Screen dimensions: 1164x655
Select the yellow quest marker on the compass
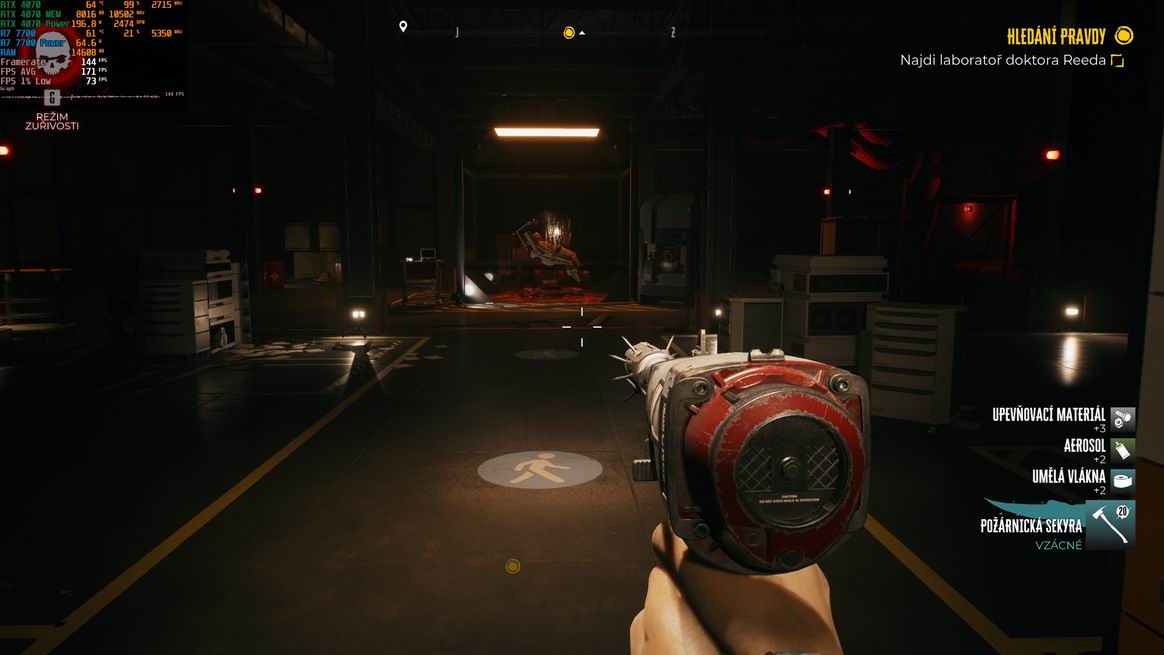point(569,33)
